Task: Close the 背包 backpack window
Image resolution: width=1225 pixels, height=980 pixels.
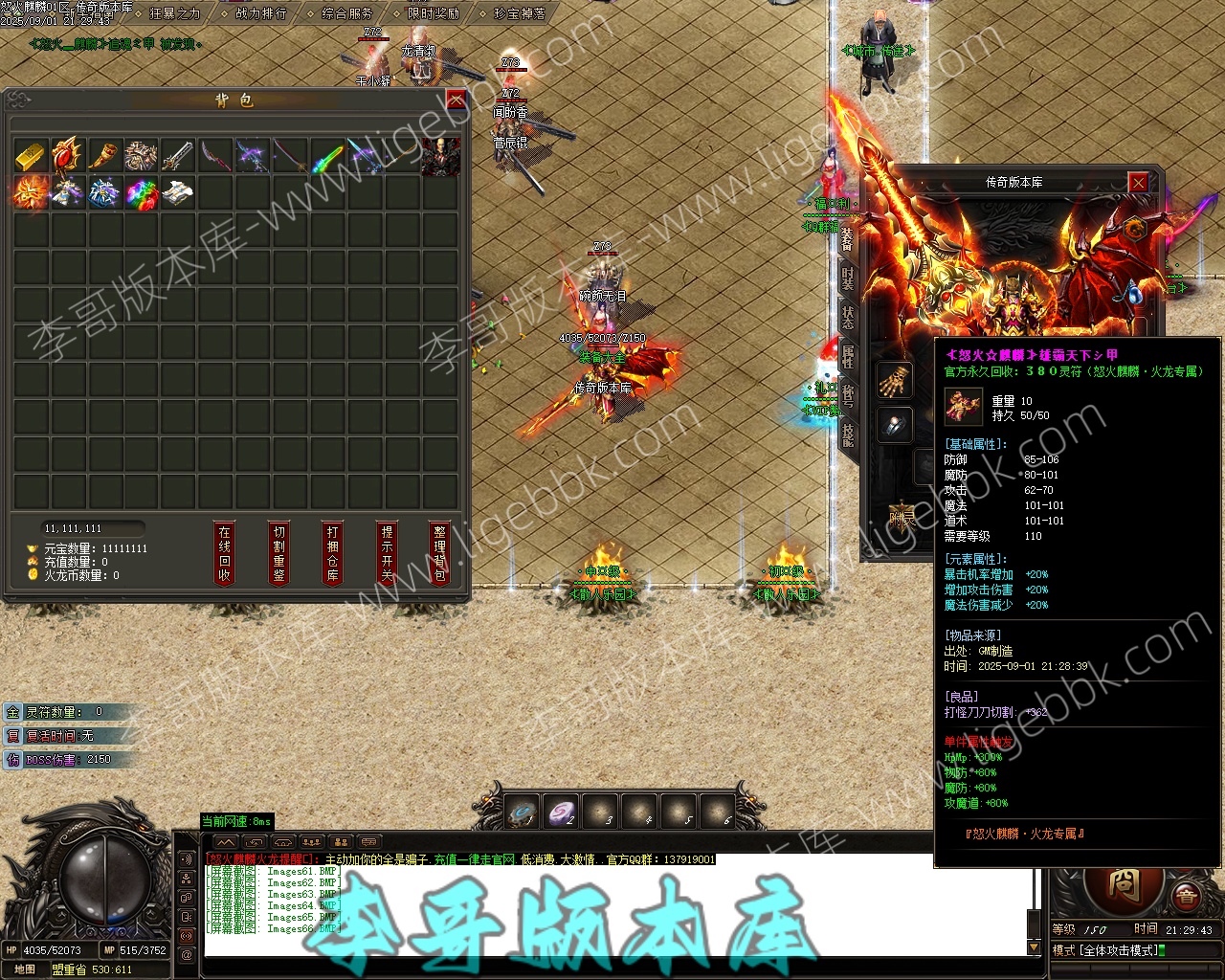Action: (457, 100)
